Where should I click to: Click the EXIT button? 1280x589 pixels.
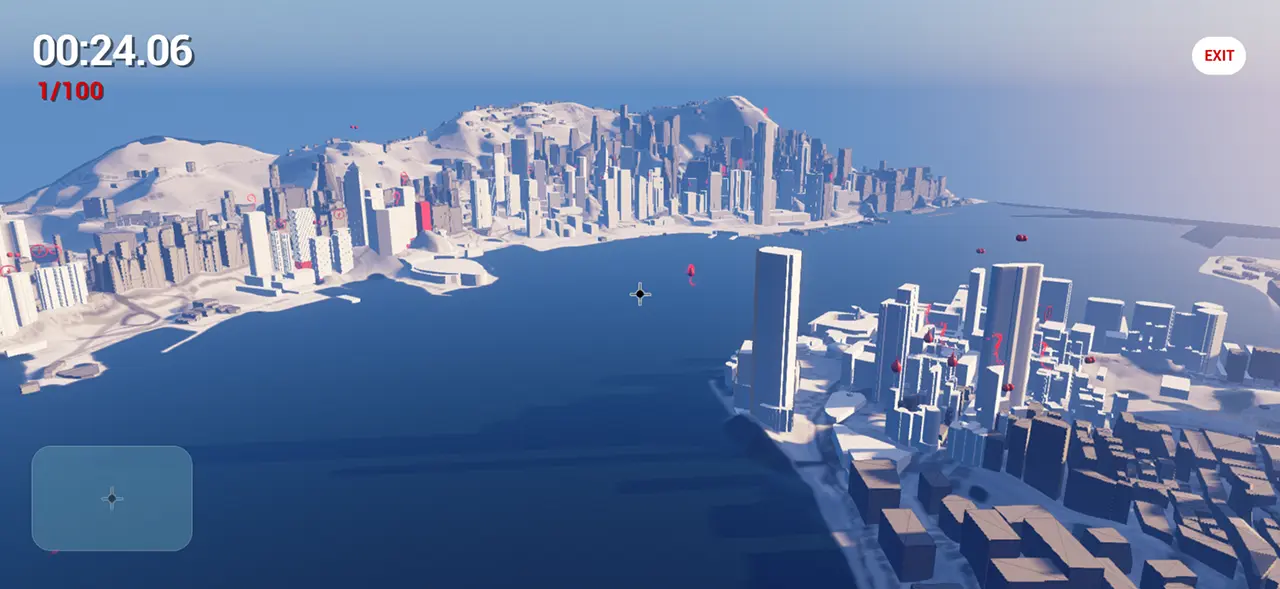click(1218, 56)
